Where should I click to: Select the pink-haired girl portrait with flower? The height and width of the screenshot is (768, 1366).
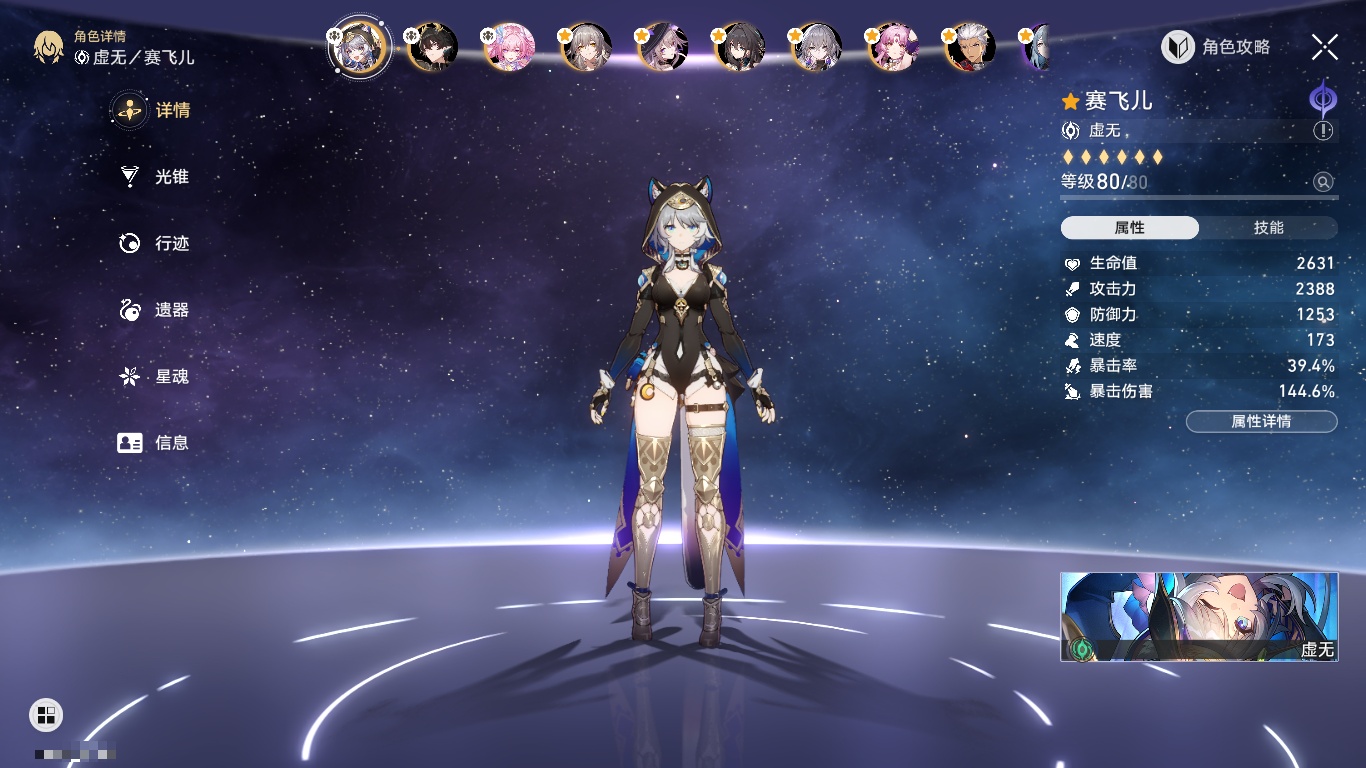tap(510, 46)
